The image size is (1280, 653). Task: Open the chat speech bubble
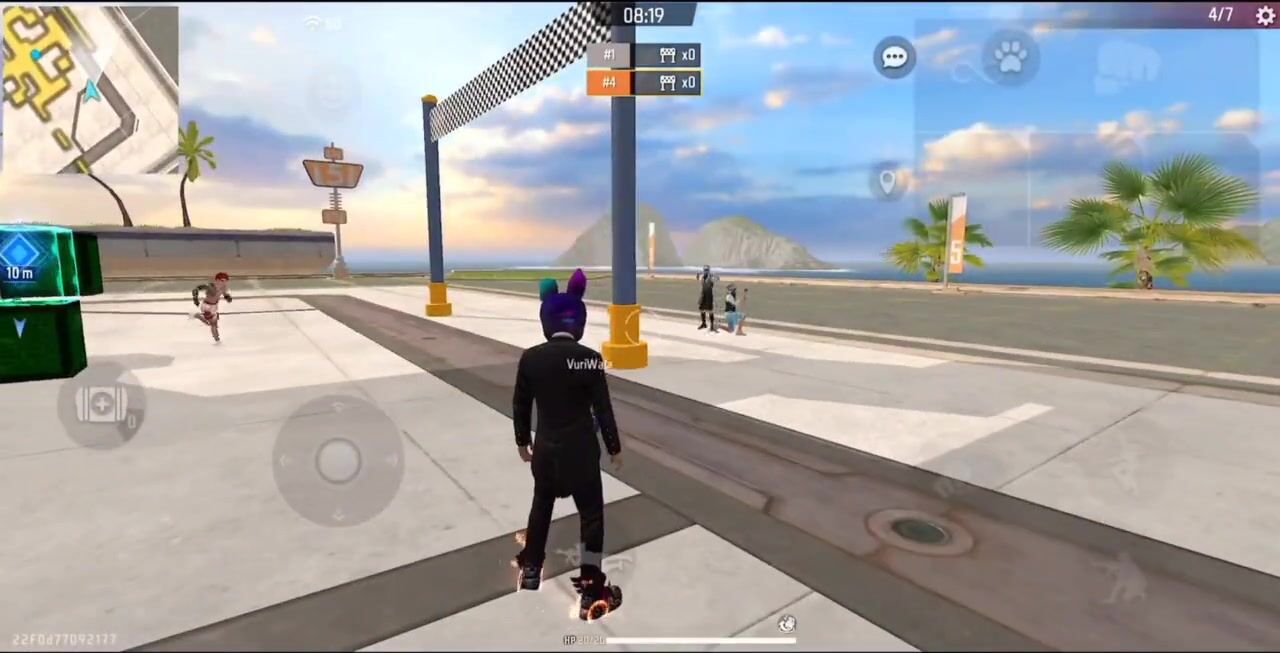[894, 57]
